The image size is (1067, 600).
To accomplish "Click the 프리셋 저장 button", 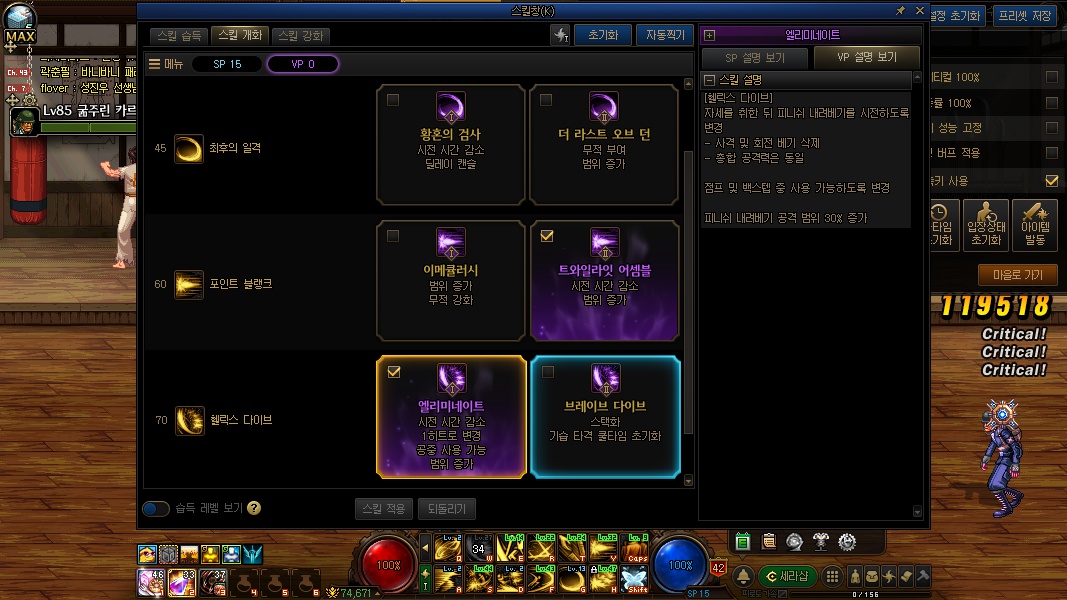I will [1027, 15].
